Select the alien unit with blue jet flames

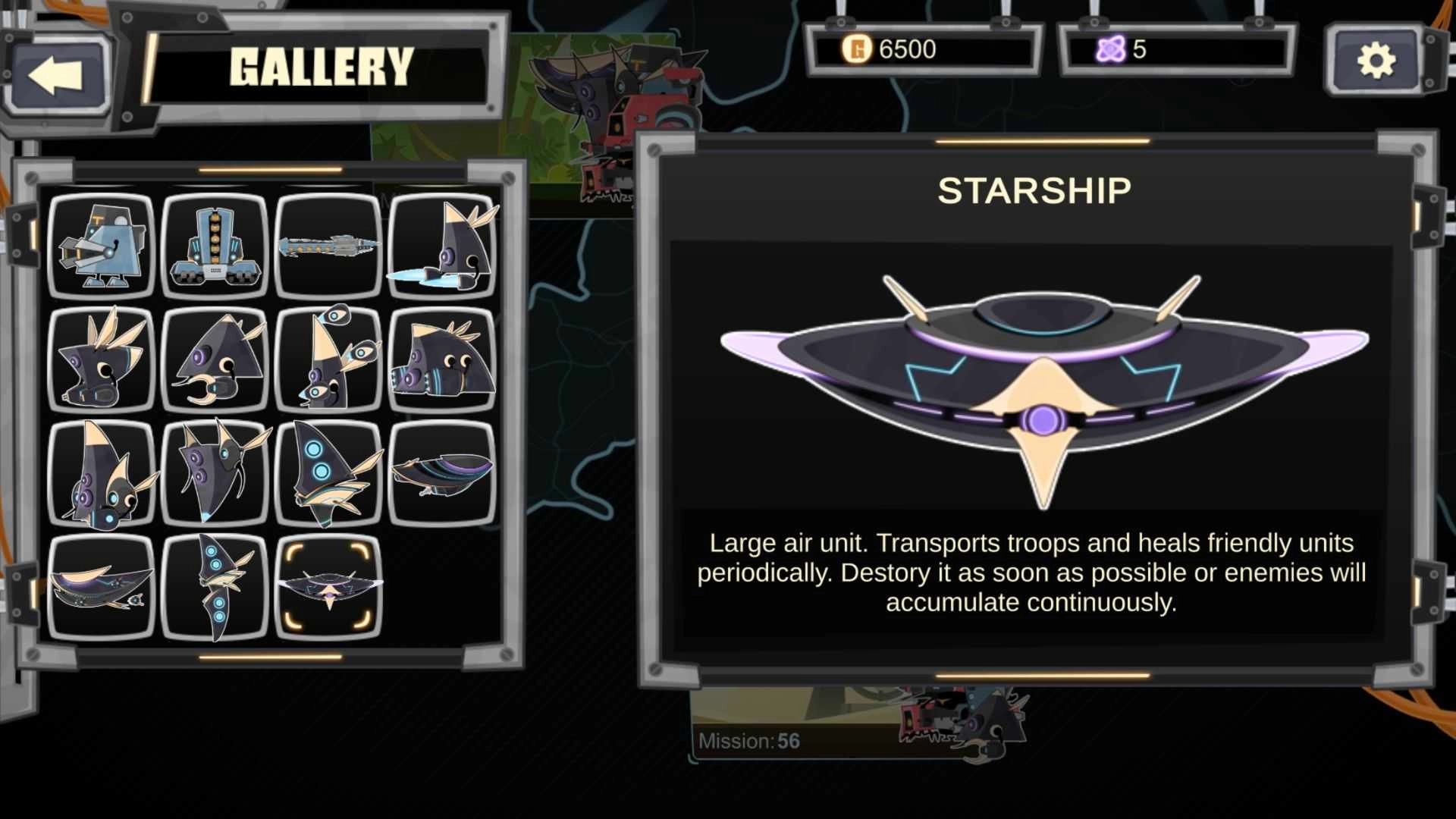[442, 246]
